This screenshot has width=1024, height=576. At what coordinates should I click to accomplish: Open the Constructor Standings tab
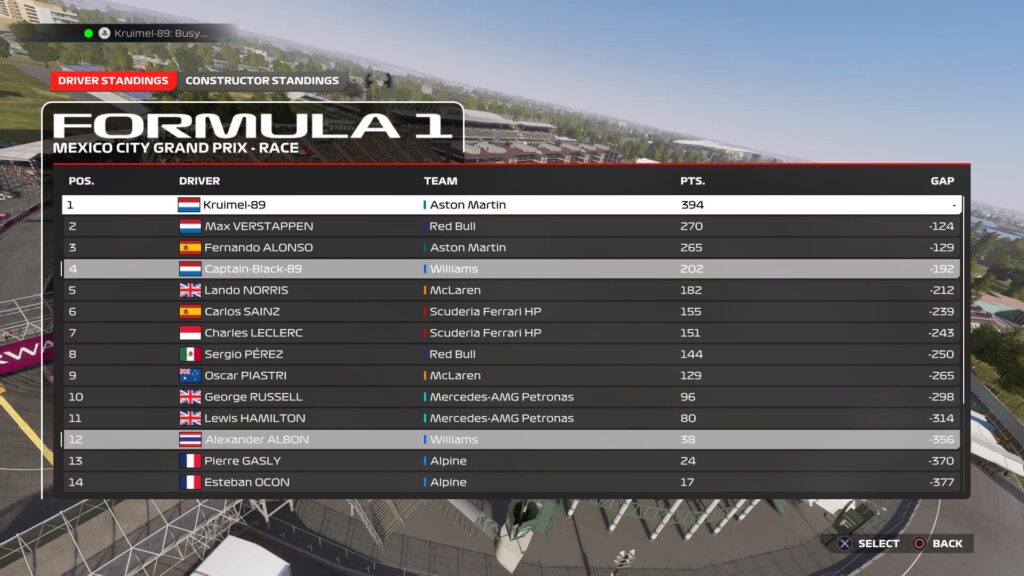[262, 81]
